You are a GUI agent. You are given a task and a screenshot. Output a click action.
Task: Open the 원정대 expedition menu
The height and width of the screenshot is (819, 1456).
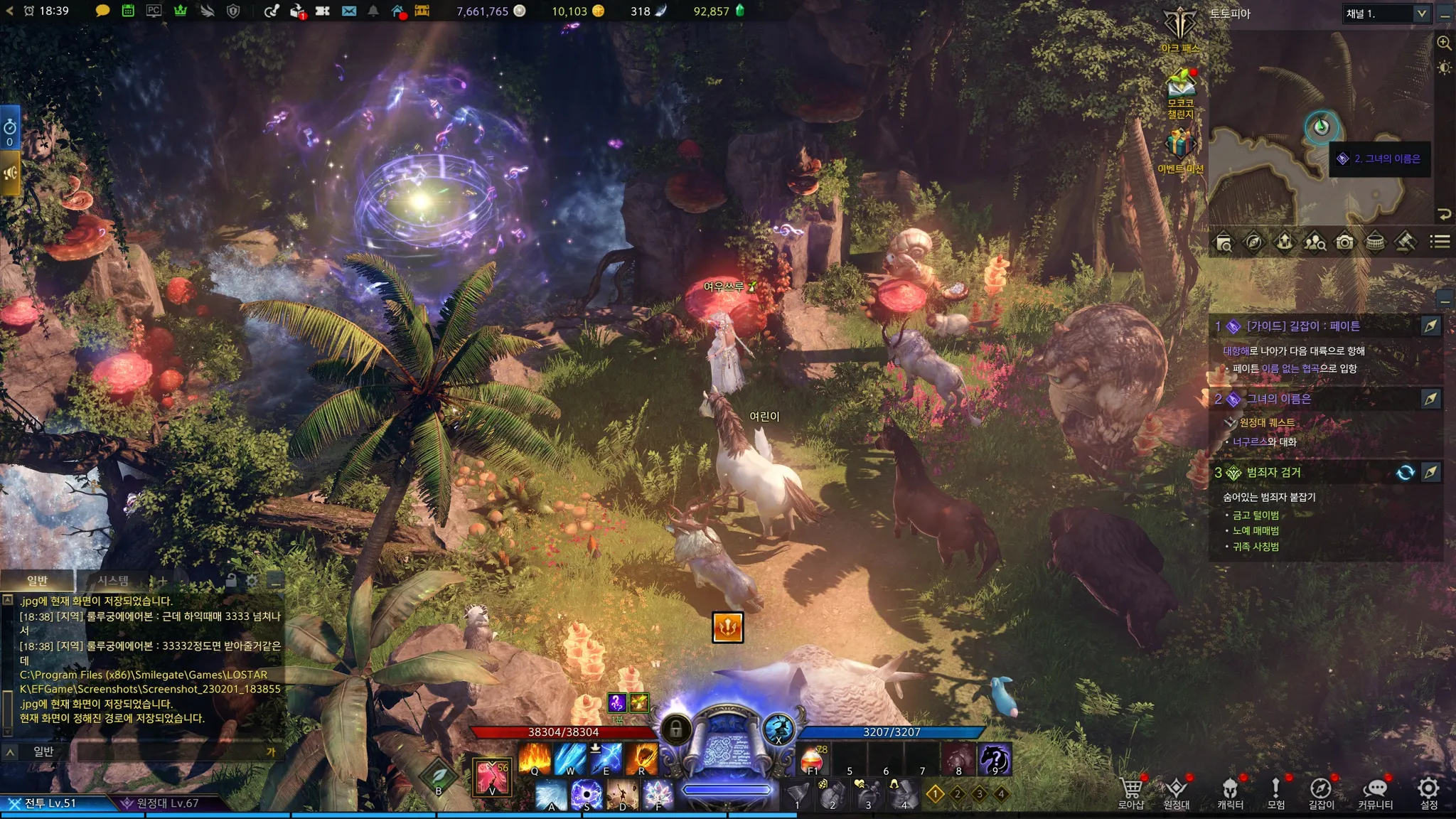point(1176,791)
